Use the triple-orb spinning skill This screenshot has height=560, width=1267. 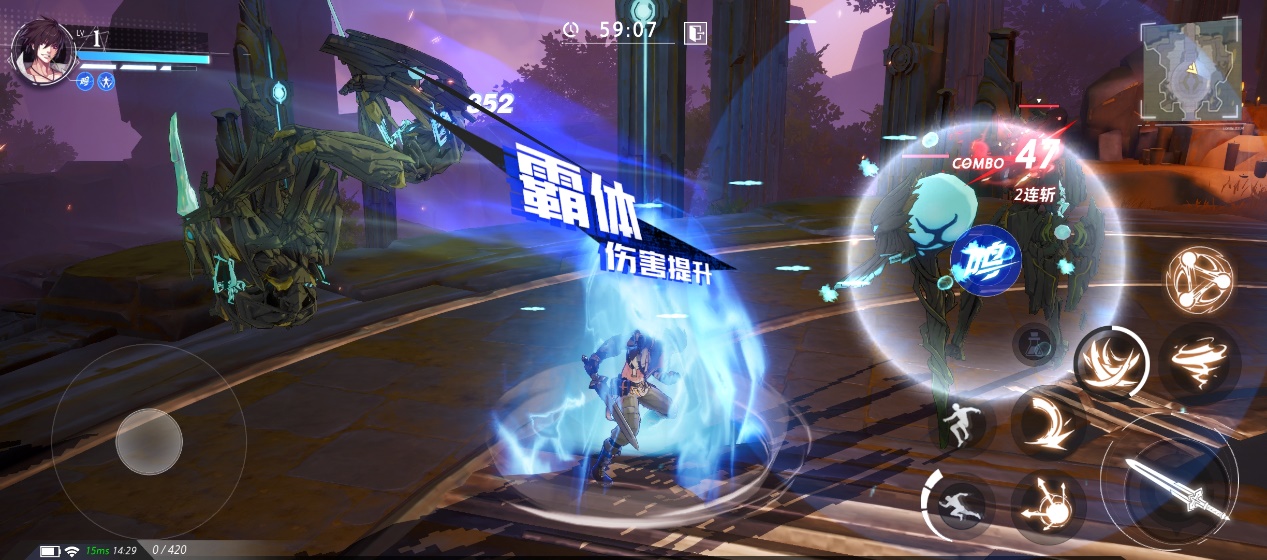[1198, 279]
